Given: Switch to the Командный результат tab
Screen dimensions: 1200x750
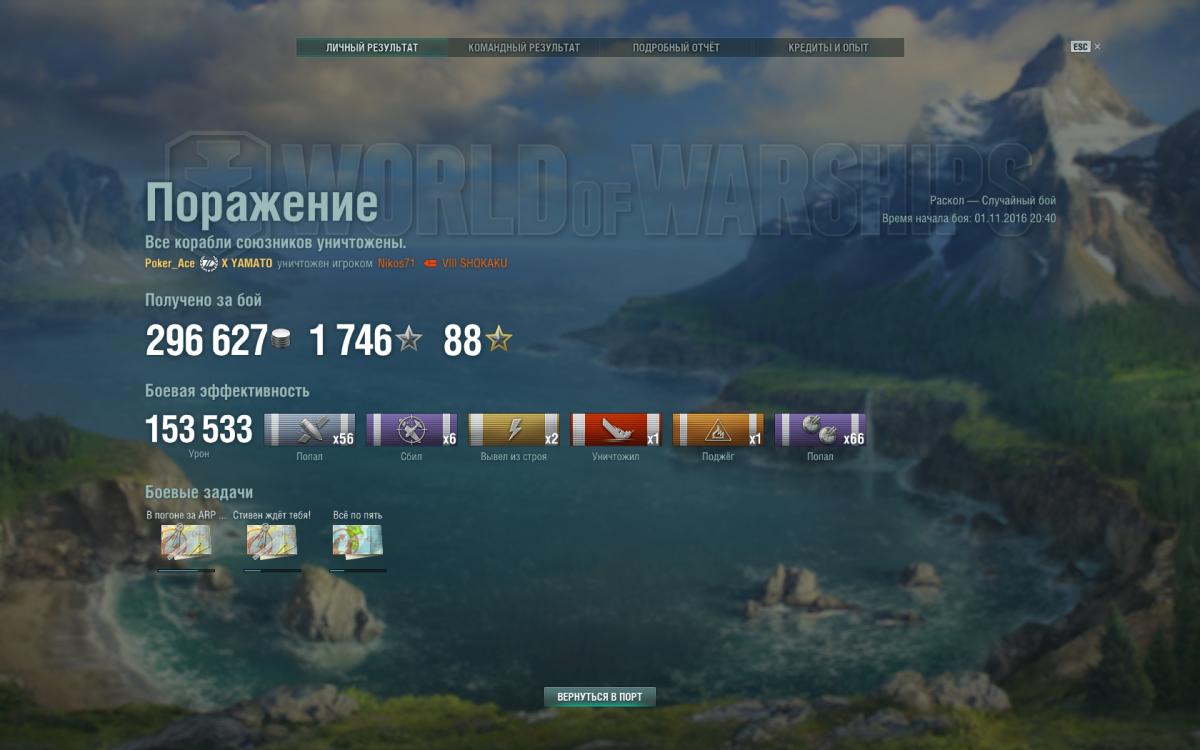Looking at the screenshot, I should [x=524, y=48].
